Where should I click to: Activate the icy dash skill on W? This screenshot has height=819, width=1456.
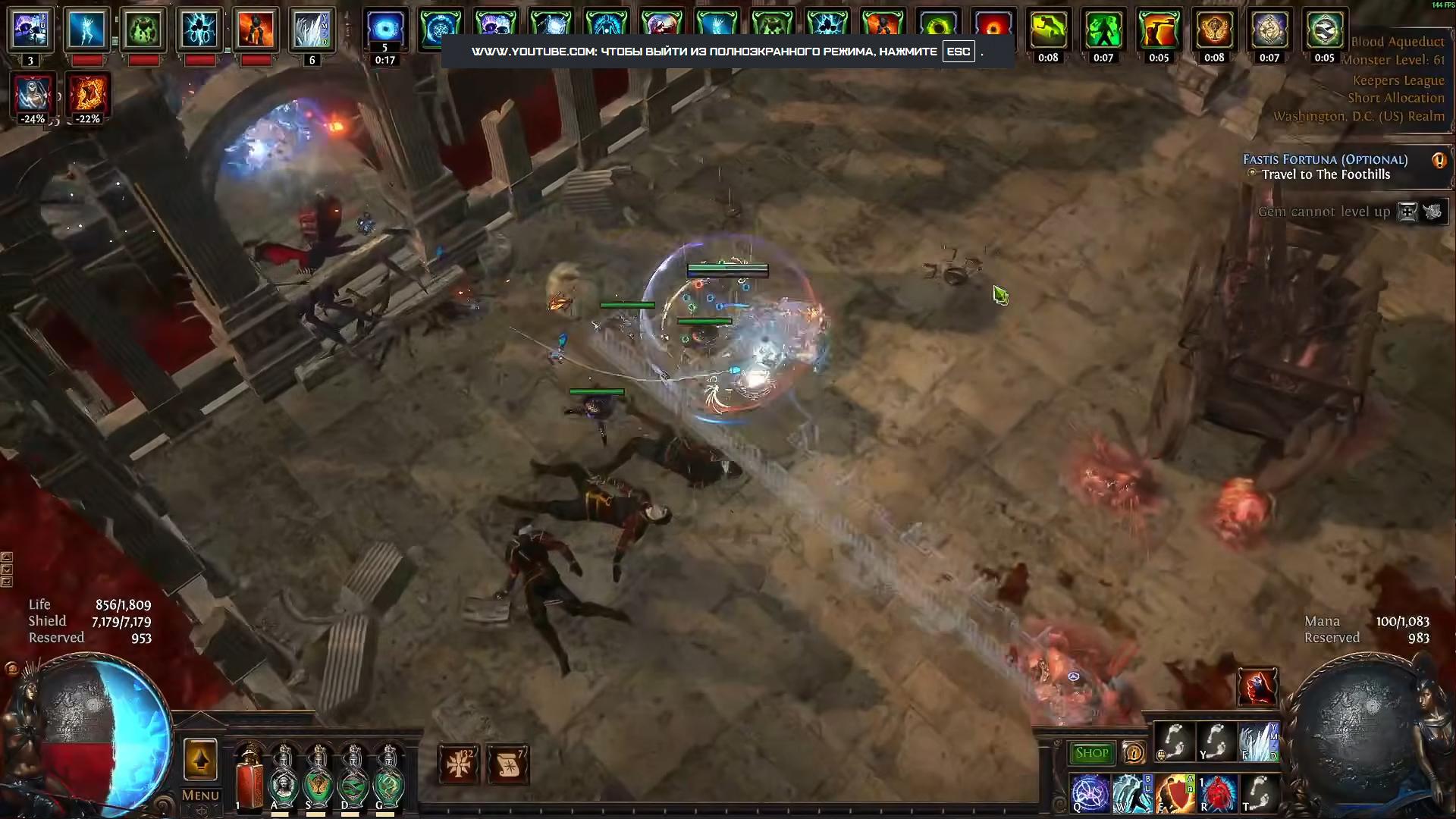pyautogui.click(x=1133, y=793)
